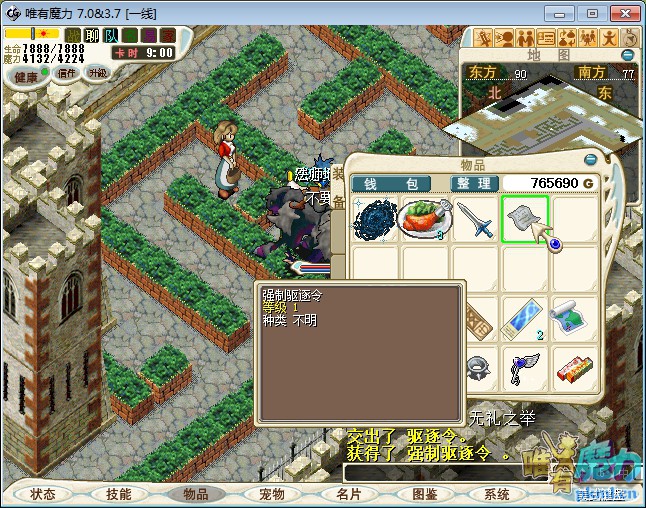Select the sword item slot
The image size is (646, 508).
476,219
